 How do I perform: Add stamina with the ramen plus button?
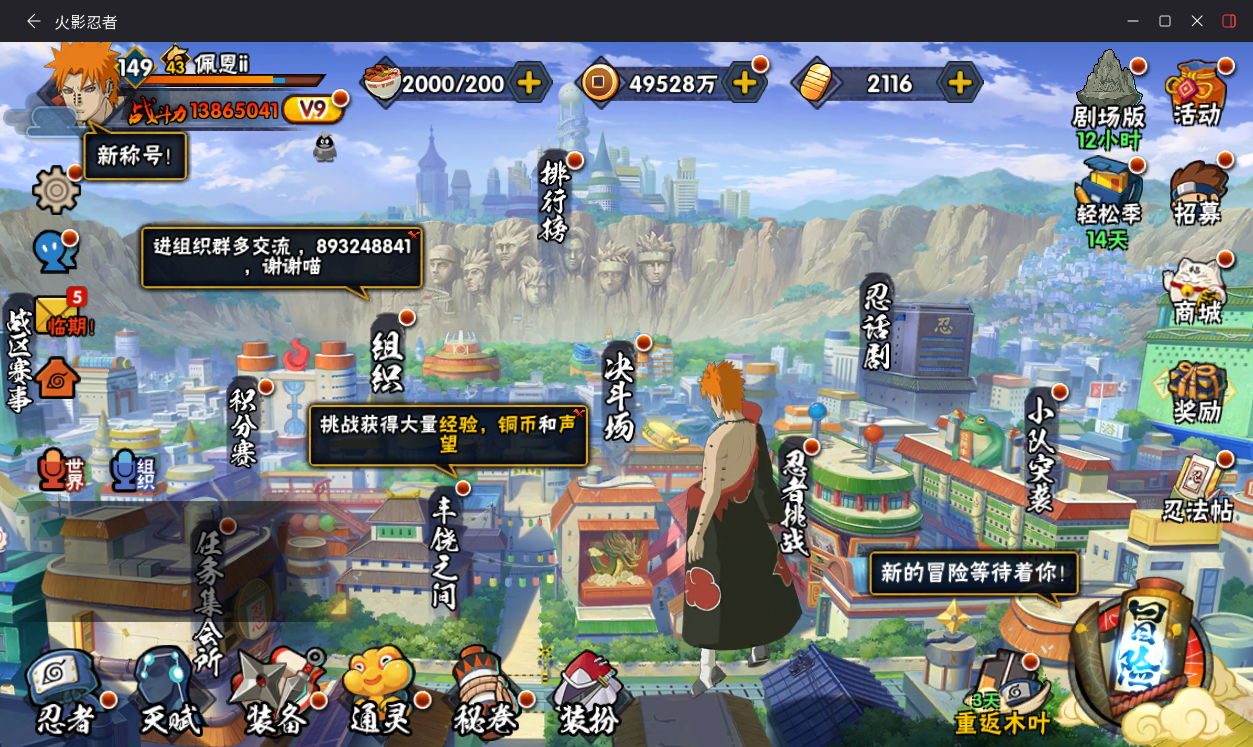click(x=529, y=83)
